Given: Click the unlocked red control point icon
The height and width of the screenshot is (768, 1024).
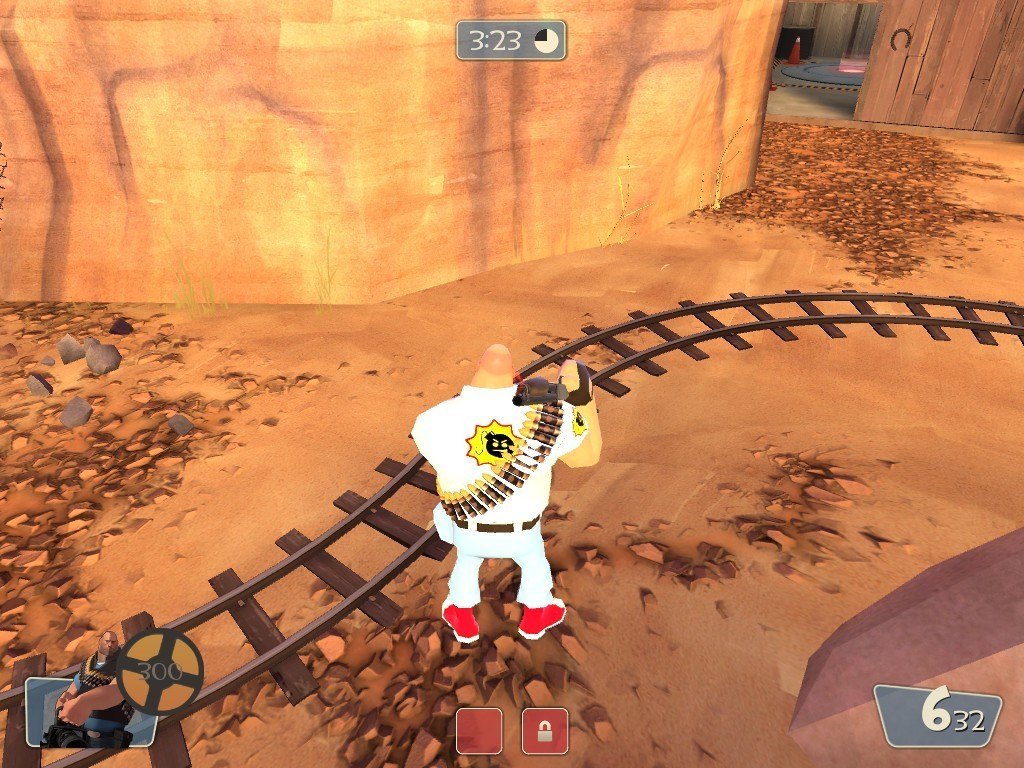Looking at the screenshot, I should tap(479, 731).
